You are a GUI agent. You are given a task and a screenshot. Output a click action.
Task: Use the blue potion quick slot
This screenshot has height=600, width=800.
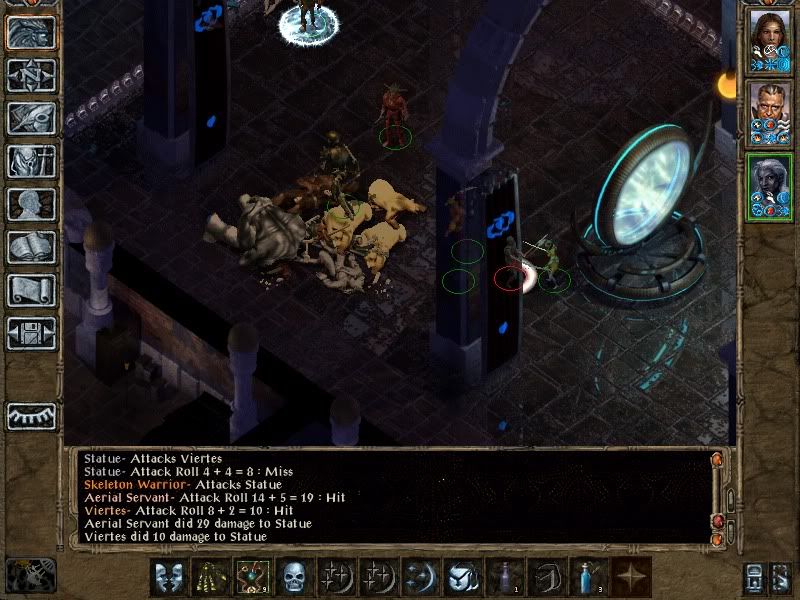[588, 577]
